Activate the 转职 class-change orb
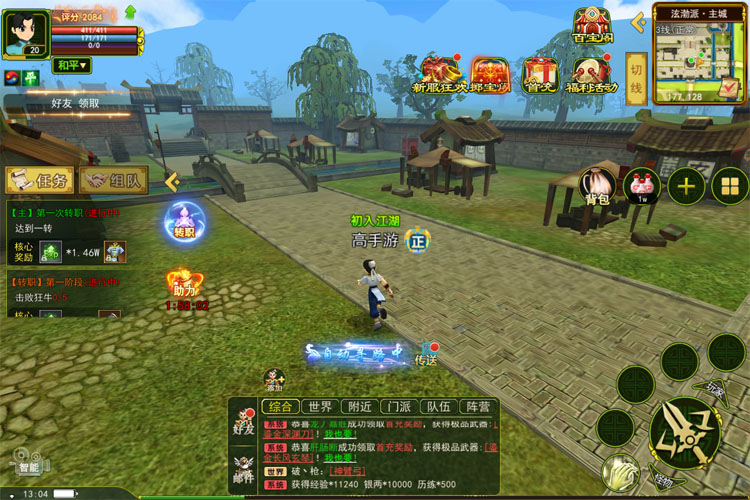Viewport: 750px width, 500px height. pyautogui.click(x=183, y=219)
